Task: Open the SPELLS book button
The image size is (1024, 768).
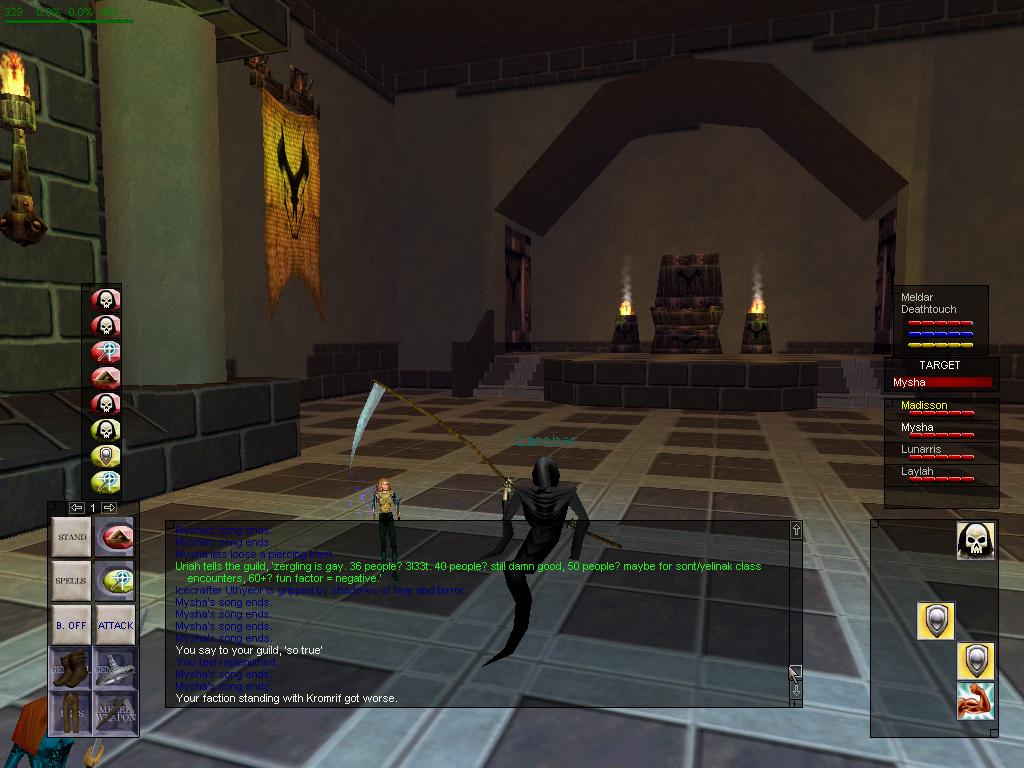Action: 71,580
